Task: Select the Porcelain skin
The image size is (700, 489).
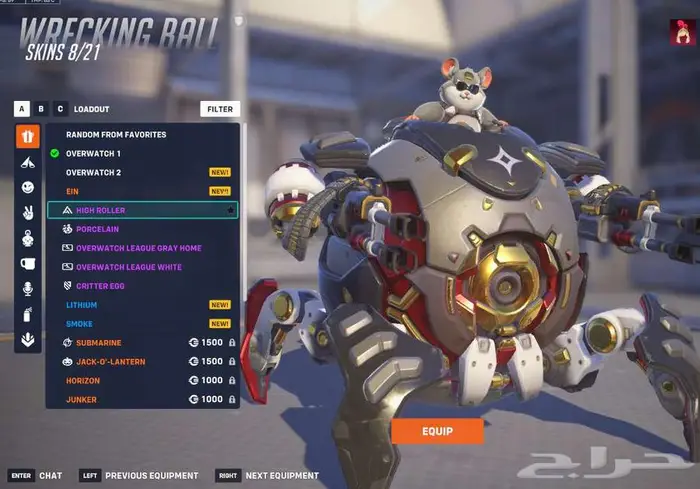Action: [x=98, y=229]
